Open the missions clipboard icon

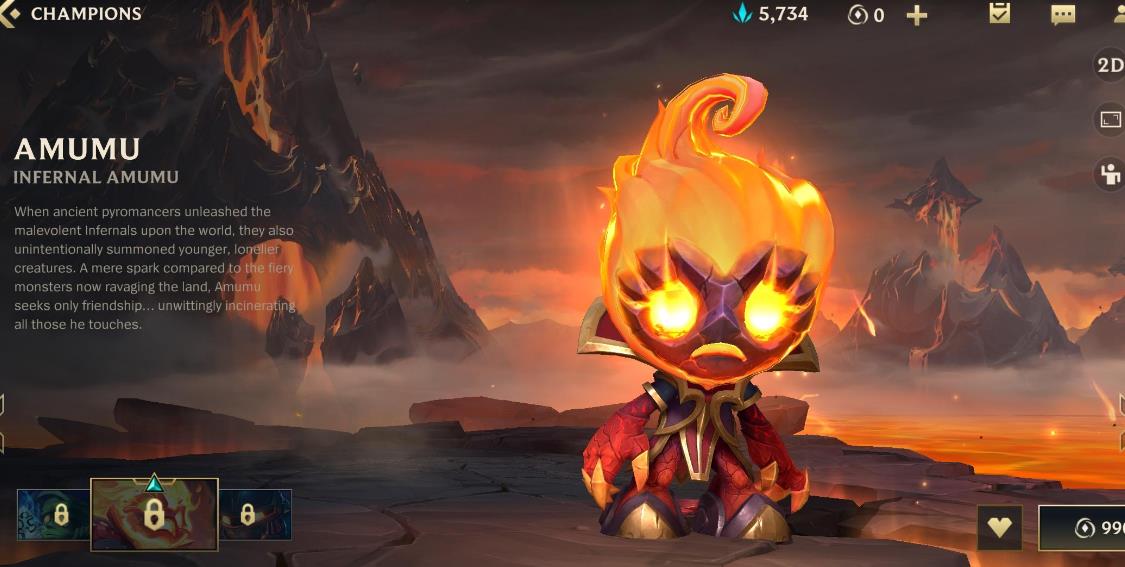coord(999,14)
